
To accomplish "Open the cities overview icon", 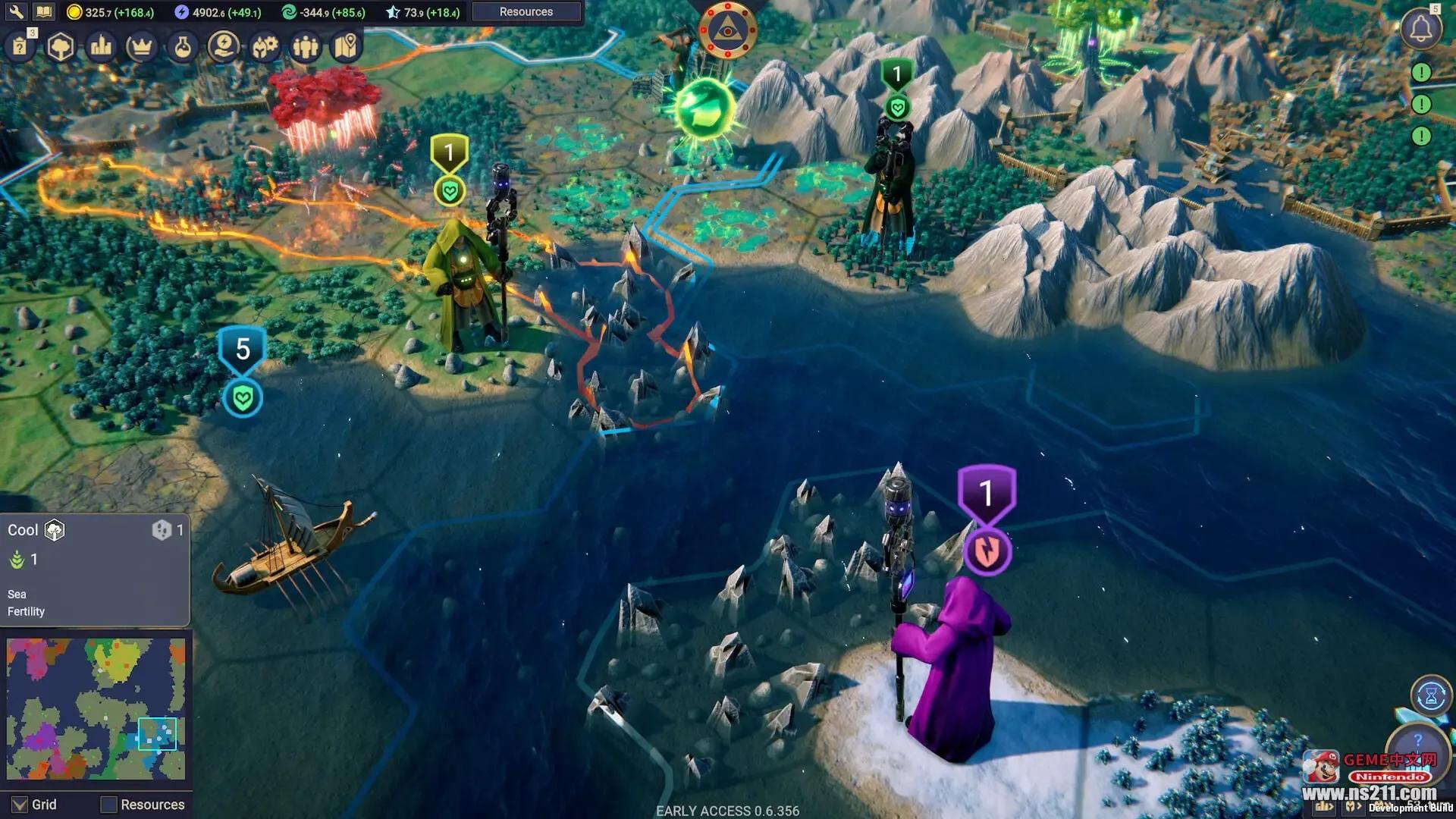I will 101,47.
